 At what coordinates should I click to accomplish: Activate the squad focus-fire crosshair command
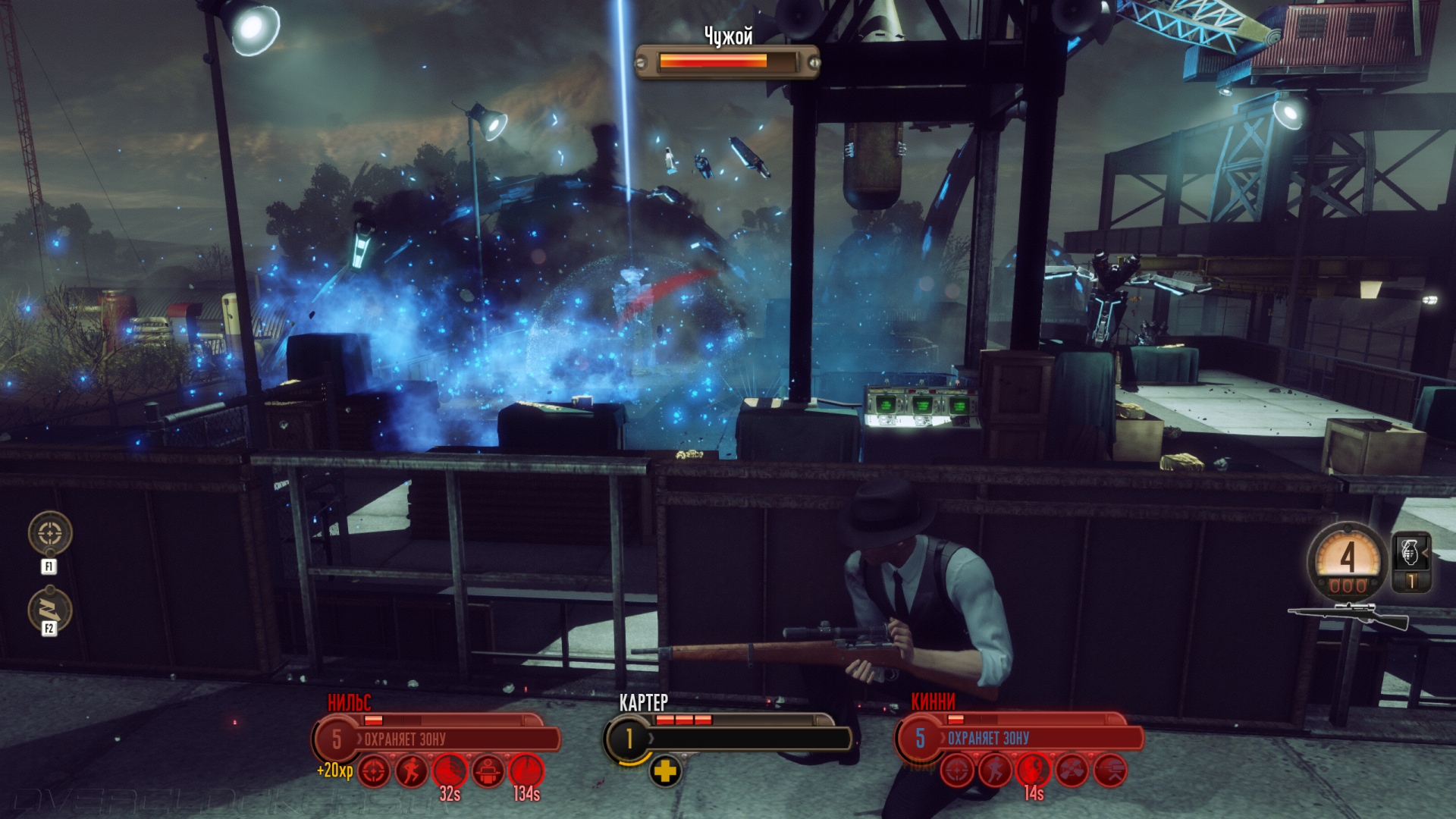pos(50,533)
